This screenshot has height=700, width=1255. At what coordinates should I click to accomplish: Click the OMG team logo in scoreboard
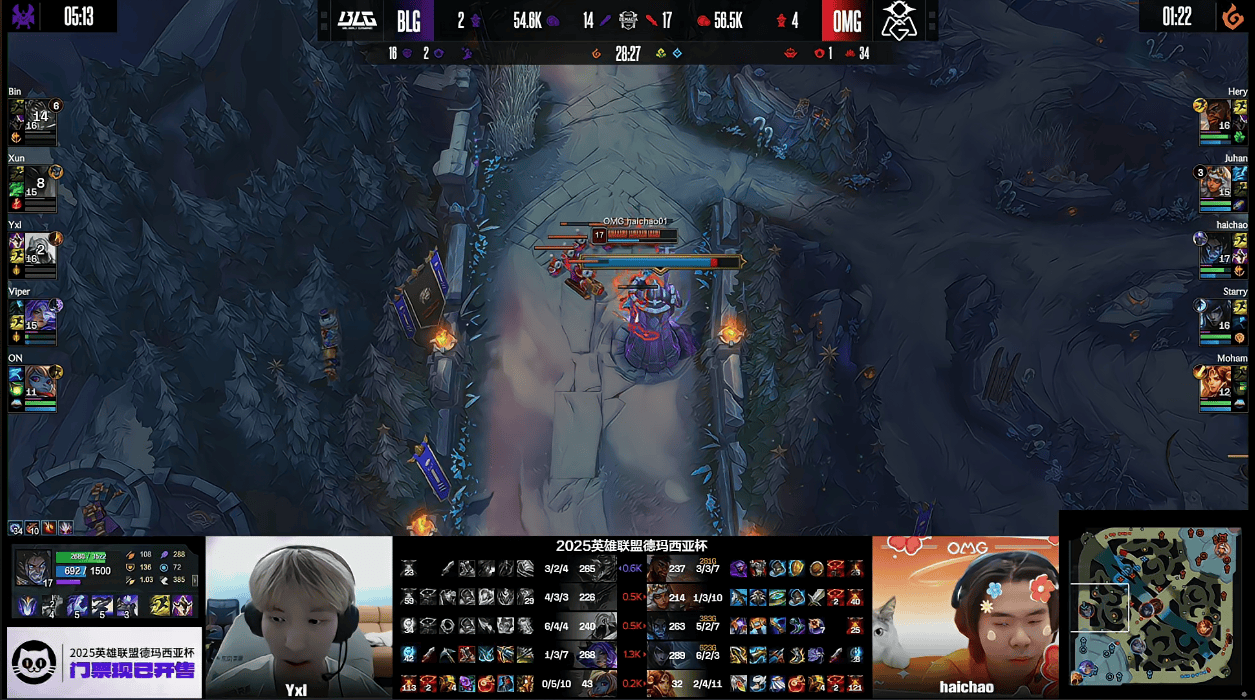pos(900,20)
